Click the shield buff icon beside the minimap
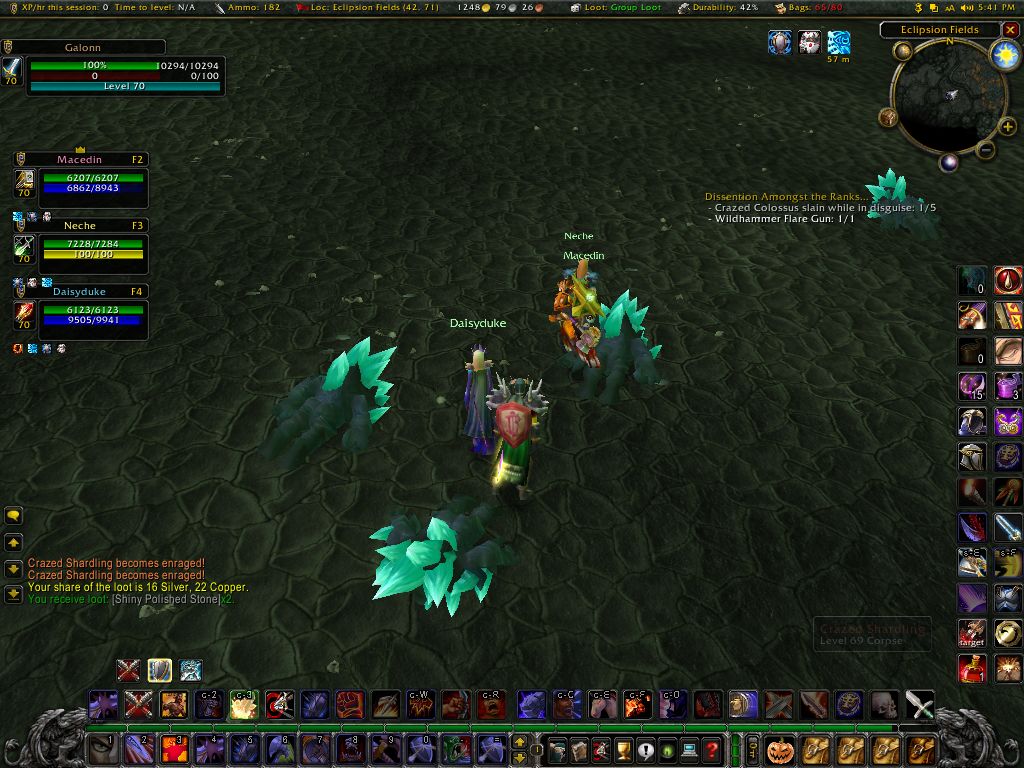Viewport: 1024px width, 768px height. (x=780, y=42)
